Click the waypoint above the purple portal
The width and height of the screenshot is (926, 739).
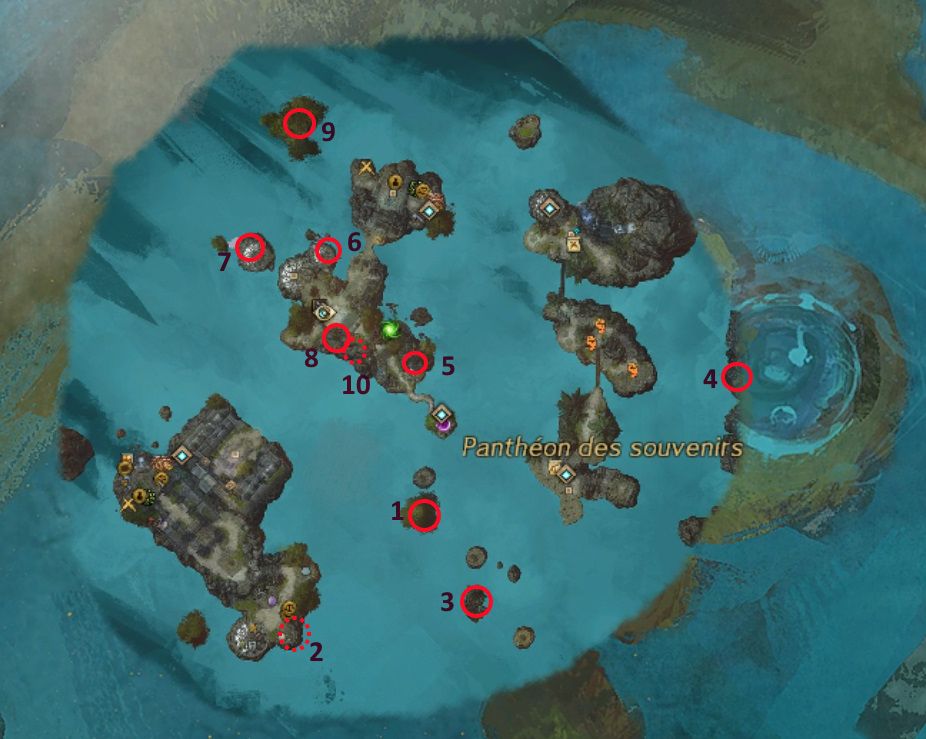pyautogui.click(x=441, y=410)
